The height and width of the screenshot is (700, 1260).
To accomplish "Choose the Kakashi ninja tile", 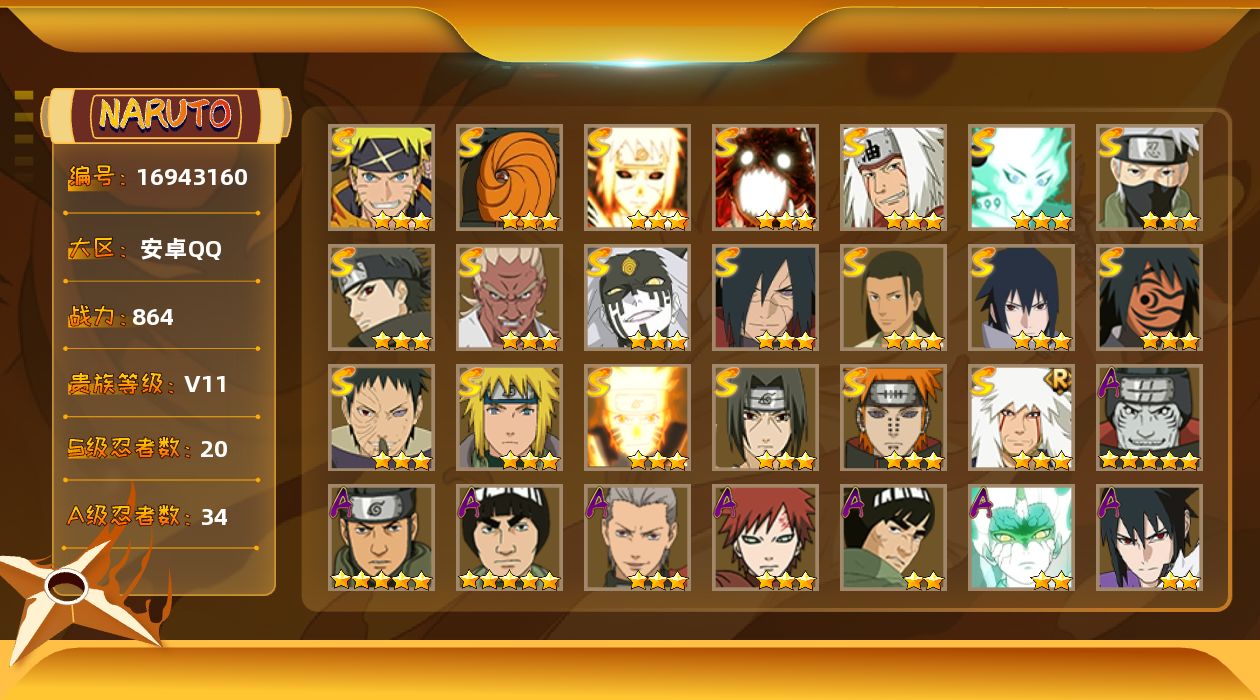I will coord(1149,178).
